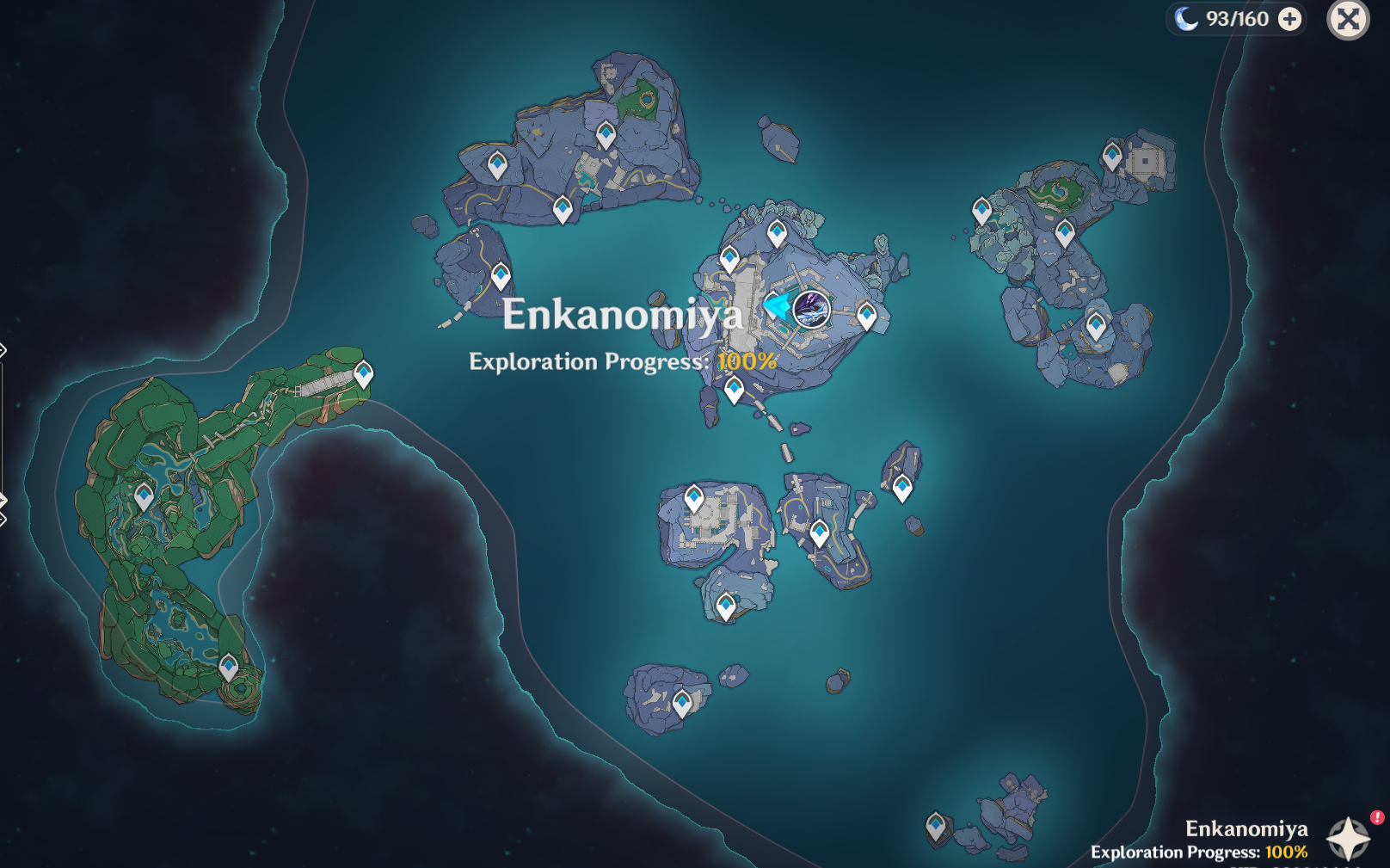The width and height of the screenshot is (1390, 868).
Task: Click the teleport waypoint on the tiny far-southeast islands
Action: [x=936, y=823]
